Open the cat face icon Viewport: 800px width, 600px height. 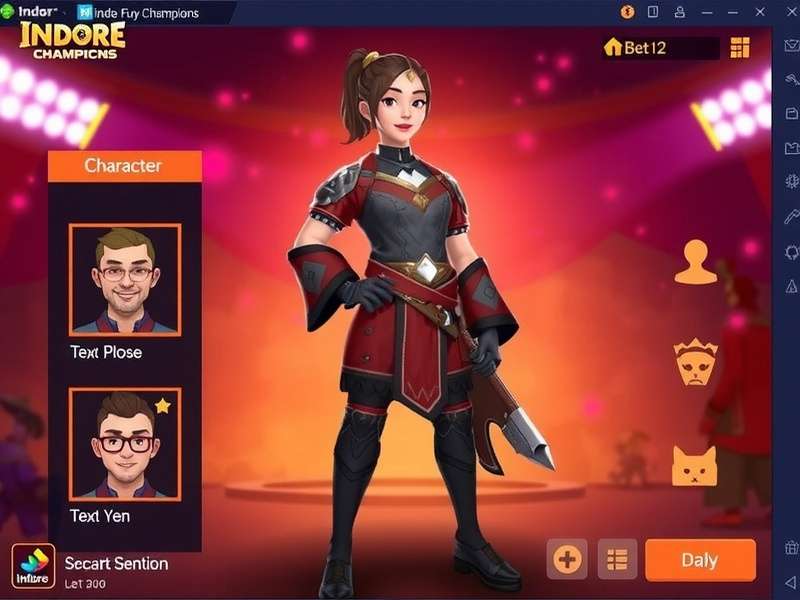coord(695,465)
